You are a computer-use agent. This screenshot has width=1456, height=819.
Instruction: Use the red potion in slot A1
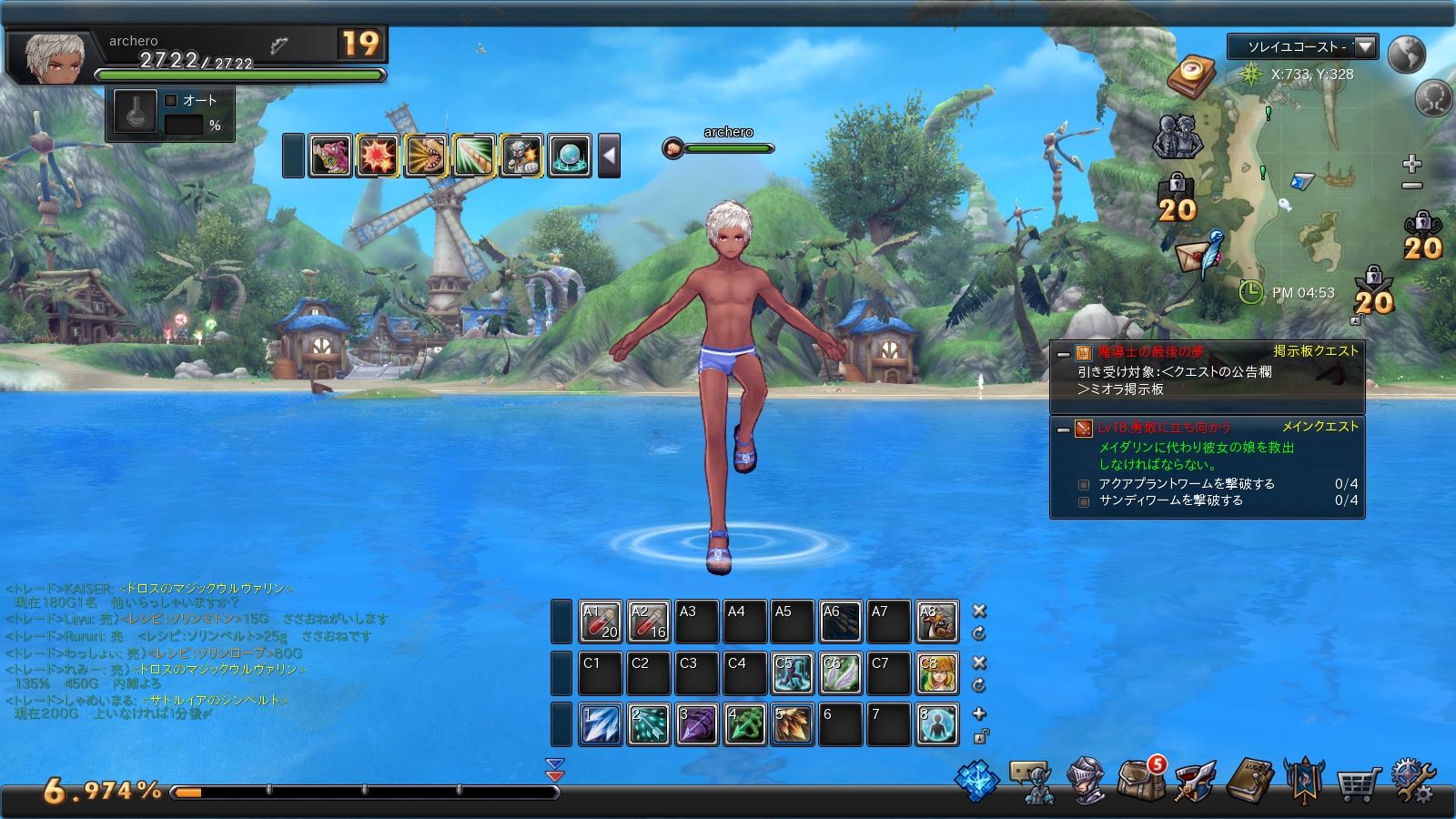tap(601, 622)
